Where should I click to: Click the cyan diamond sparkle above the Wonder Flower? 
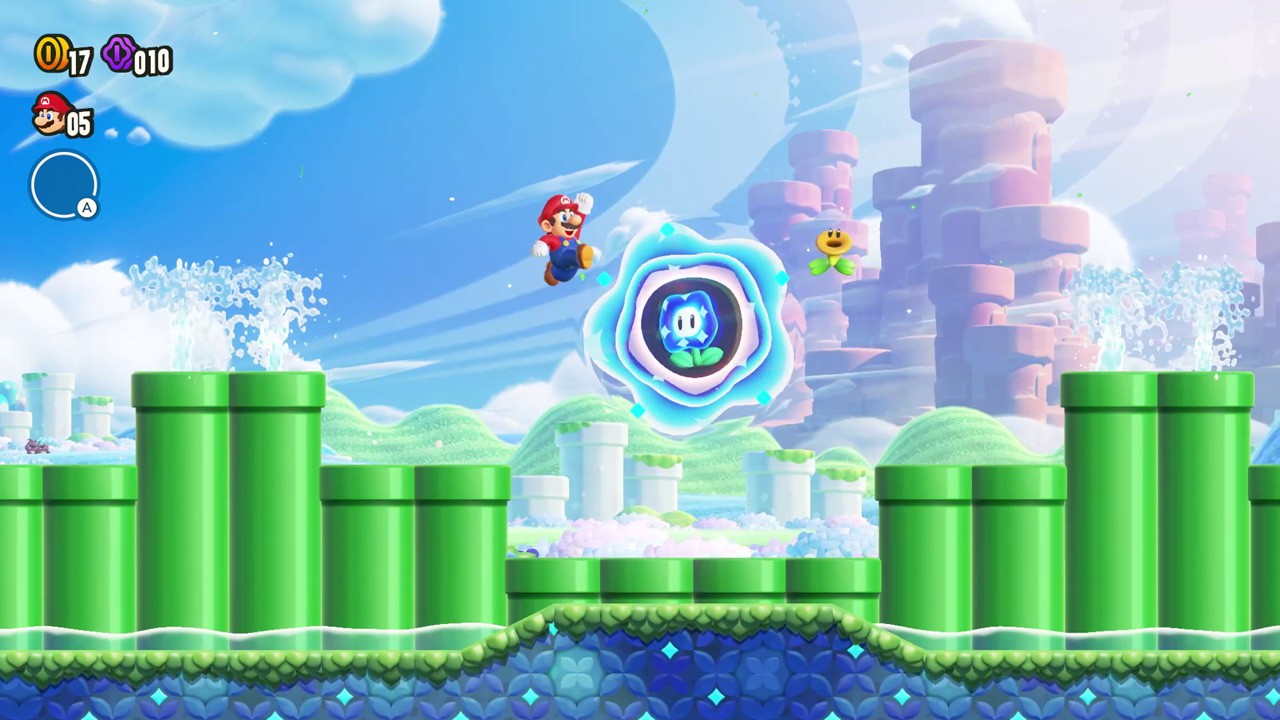666,232
